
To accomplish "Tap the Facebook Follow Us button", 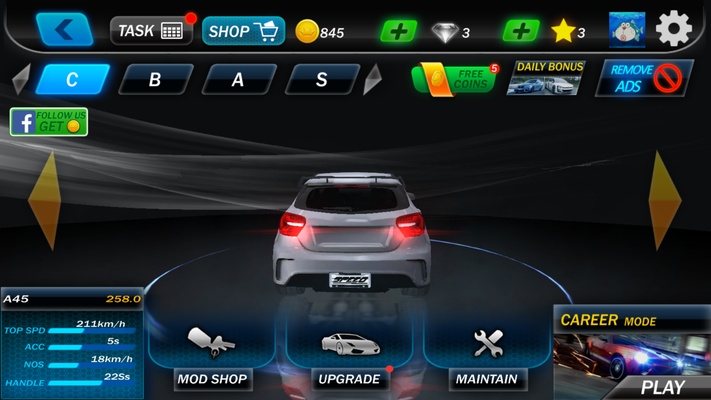I will [49, 122].
